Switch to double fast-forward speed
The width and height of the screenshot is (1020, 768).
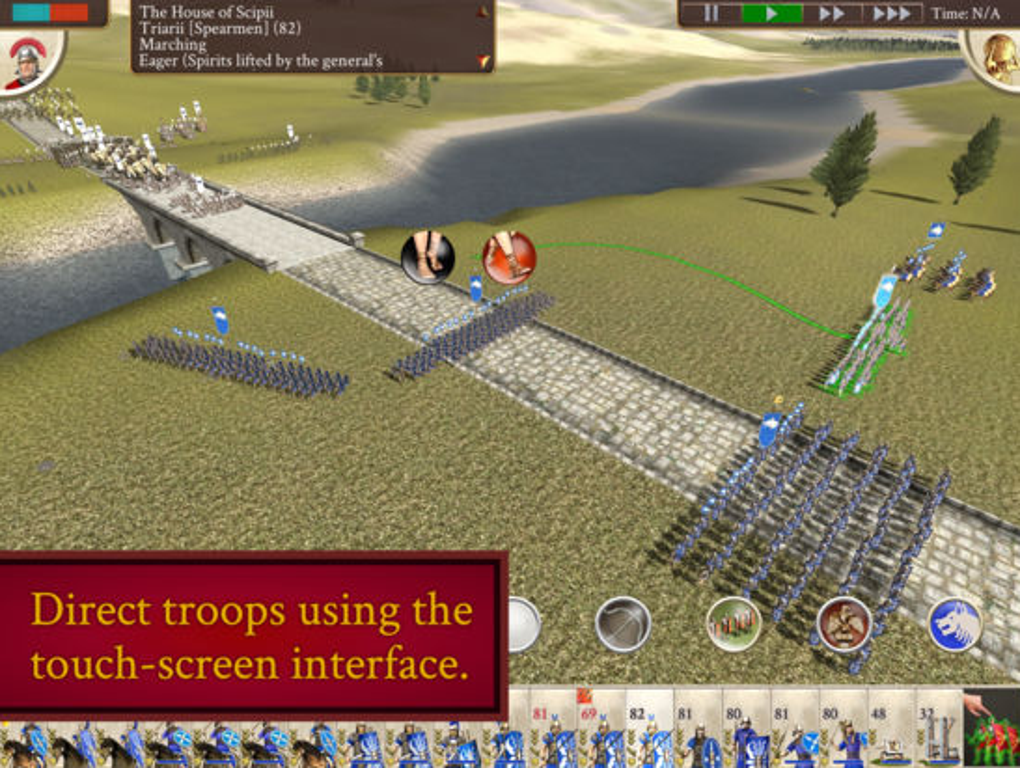tap(832, 14)
